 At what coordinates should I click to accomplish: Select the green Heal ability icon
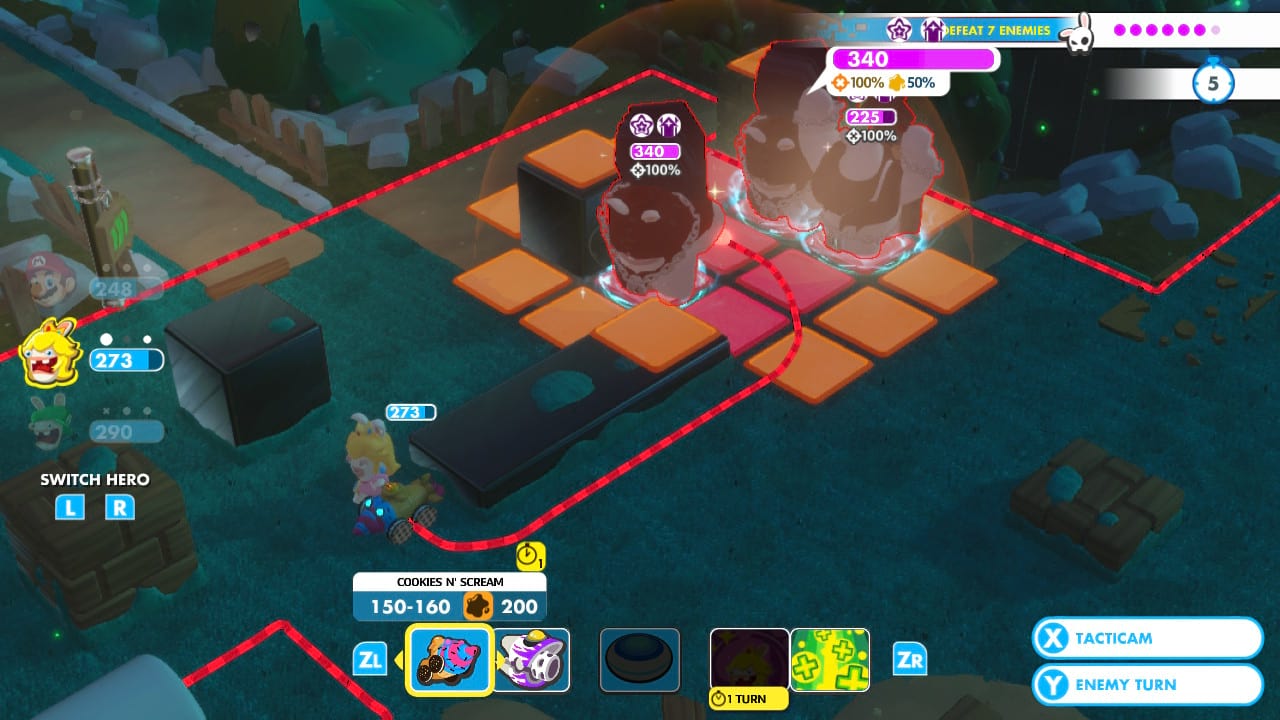(831, 658)
